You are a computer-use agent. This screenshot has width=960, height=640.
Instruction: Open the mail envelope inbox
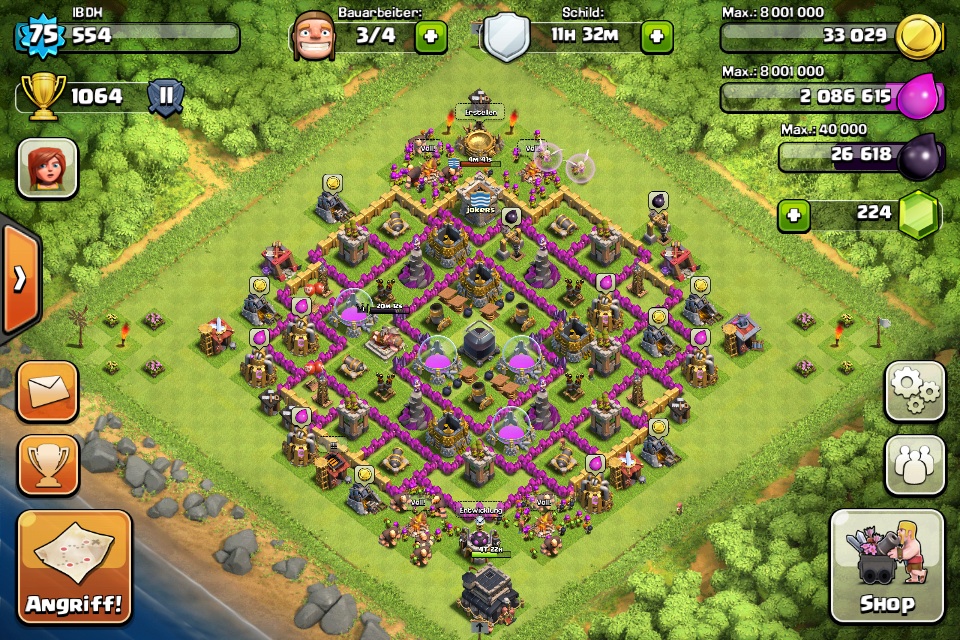coord(47,391)
